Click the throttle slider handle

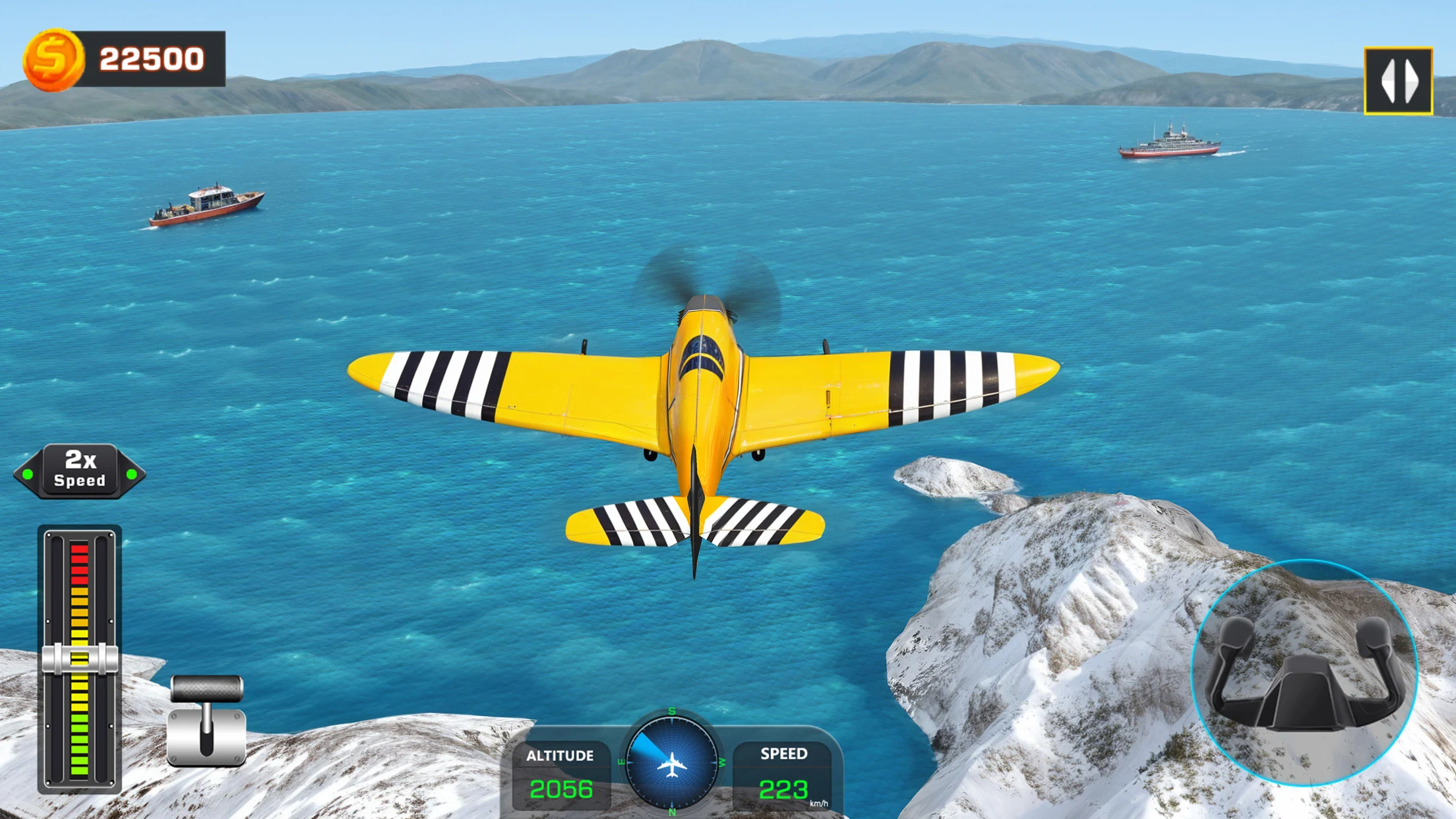pyautogui.click(x=80, y=658)
